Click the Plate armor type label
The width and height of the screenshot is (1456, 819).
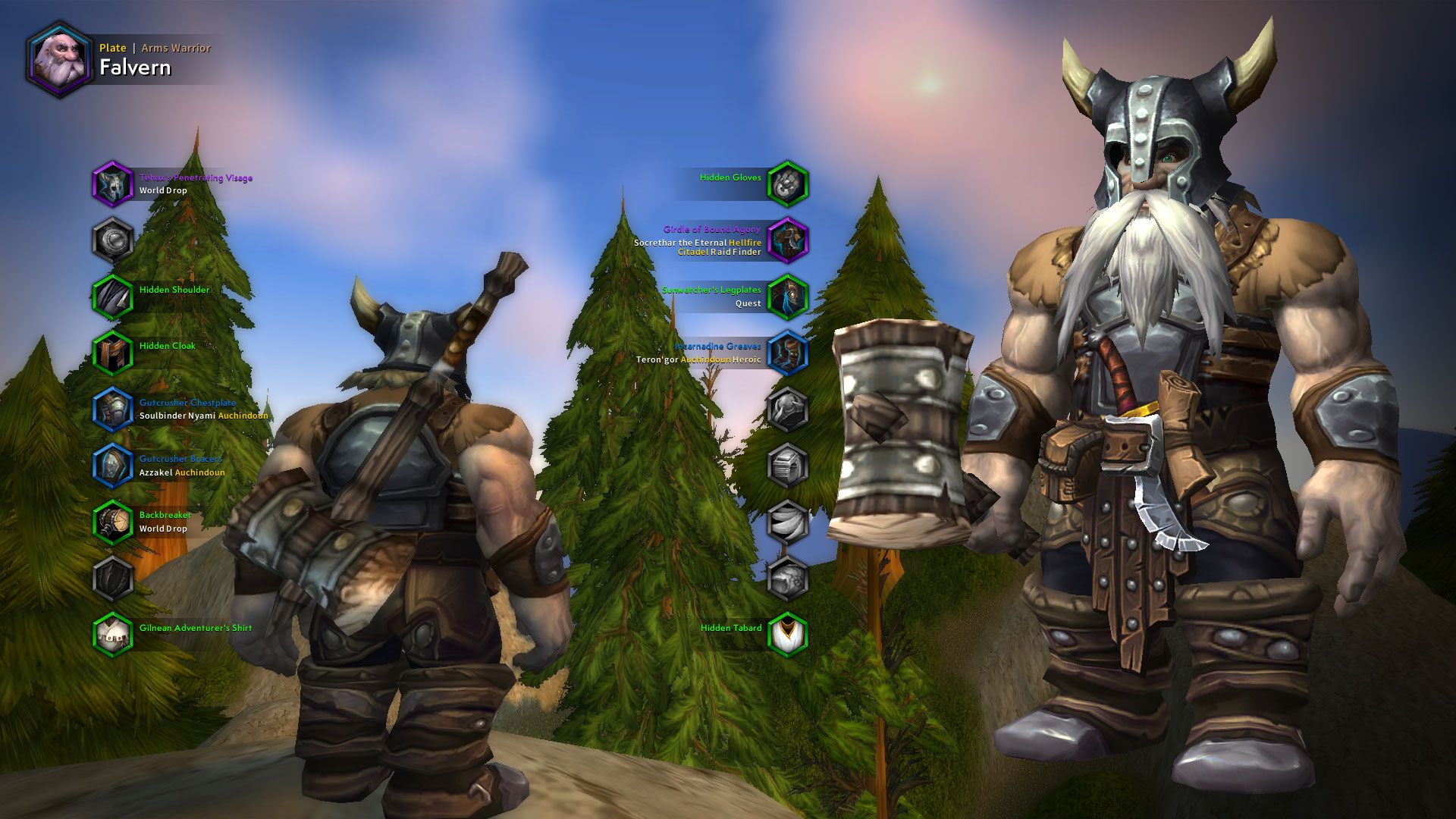[x=111, y=48]
